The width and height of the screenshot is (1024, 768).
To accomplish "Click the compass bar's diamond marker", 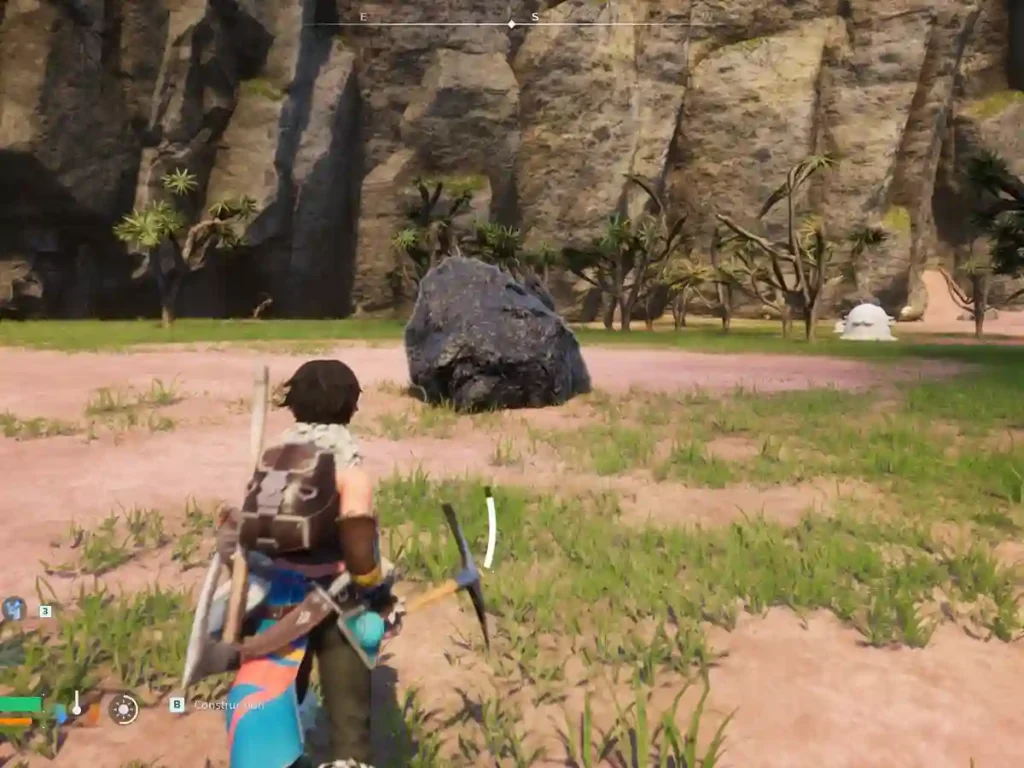I will (512, 23).
